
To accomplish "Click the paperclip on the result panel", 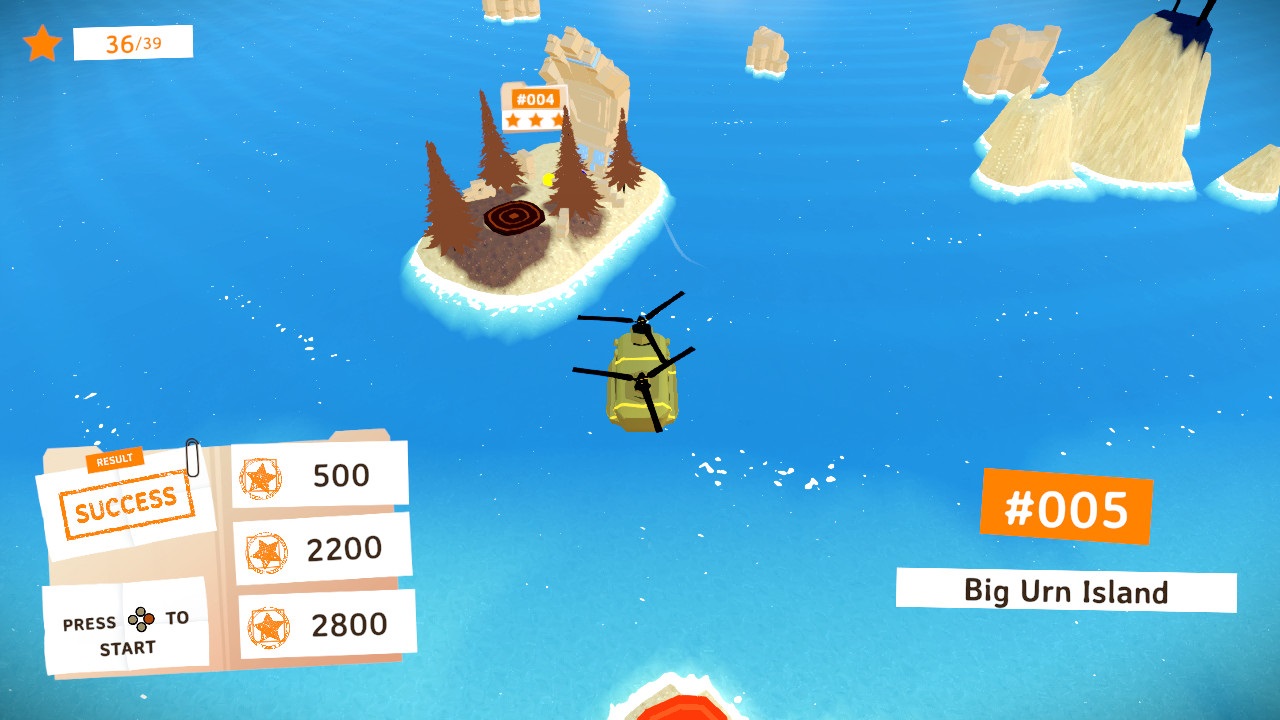I will click(194, 456).
